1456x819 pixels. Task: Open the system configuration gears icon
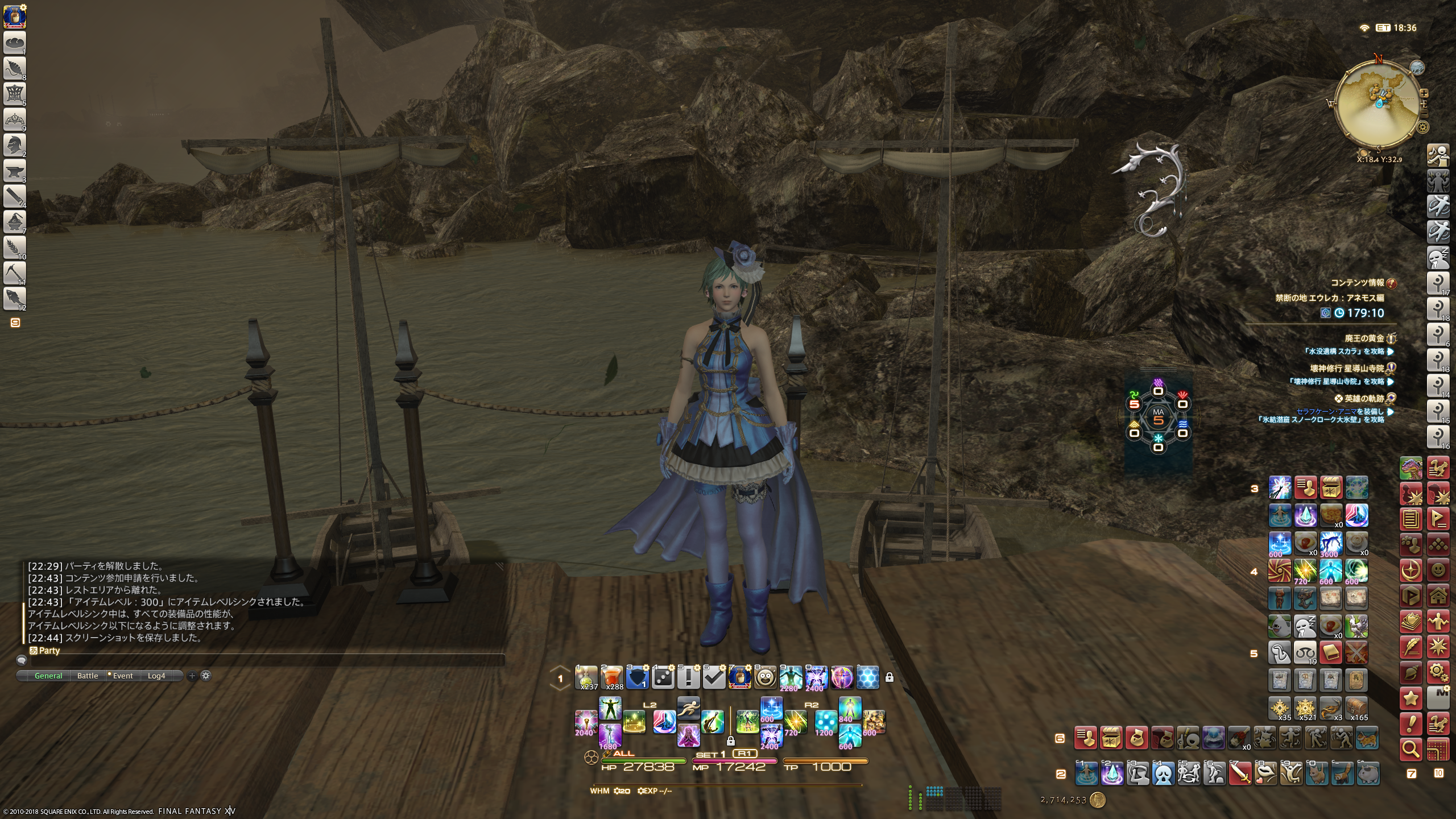[x=1438, y=673]
